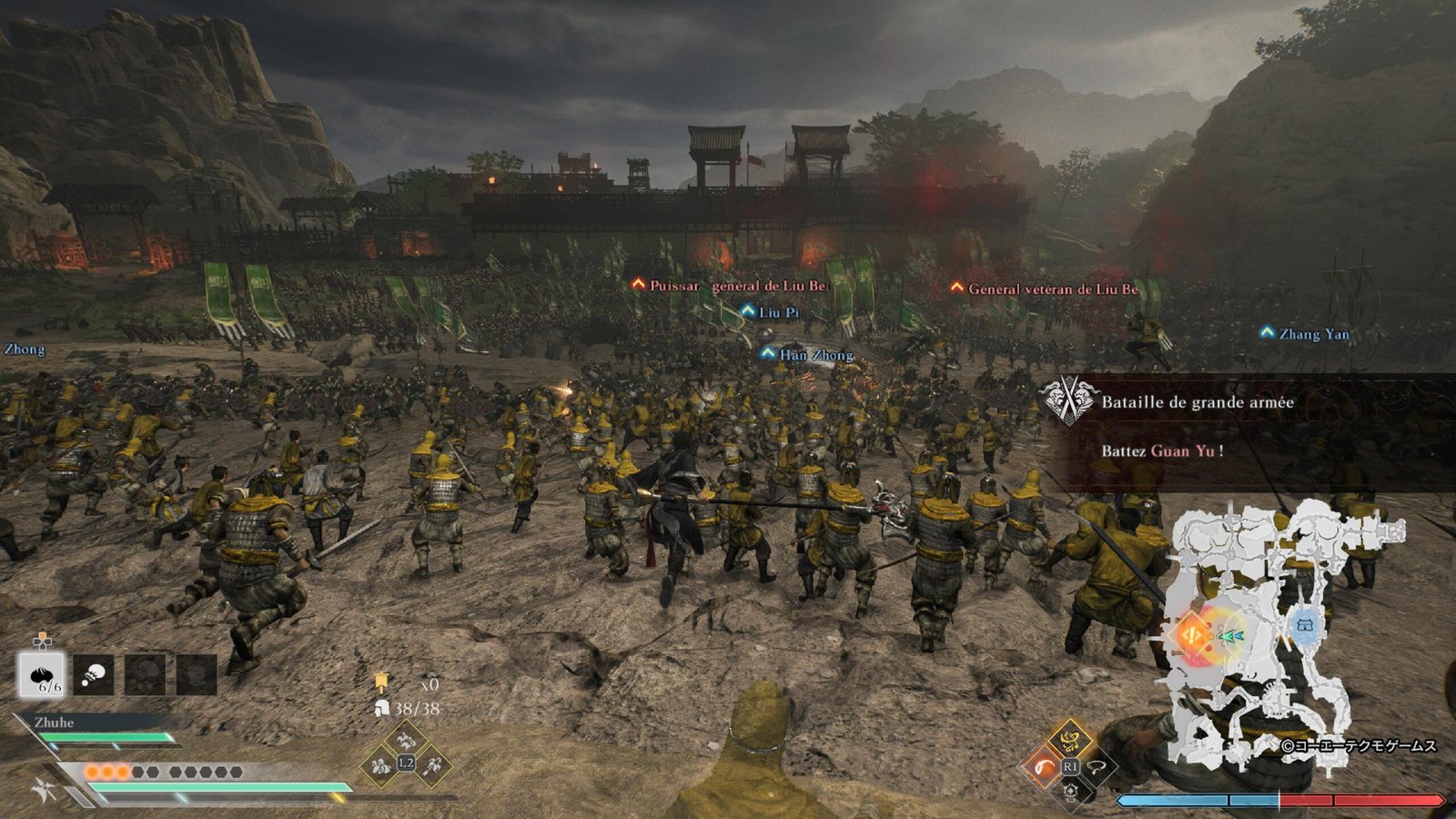The image size is (1456, 819).
Task: Click the orange objective marker on minimap
Action: pyautogui.click(x=1190, y=633)
